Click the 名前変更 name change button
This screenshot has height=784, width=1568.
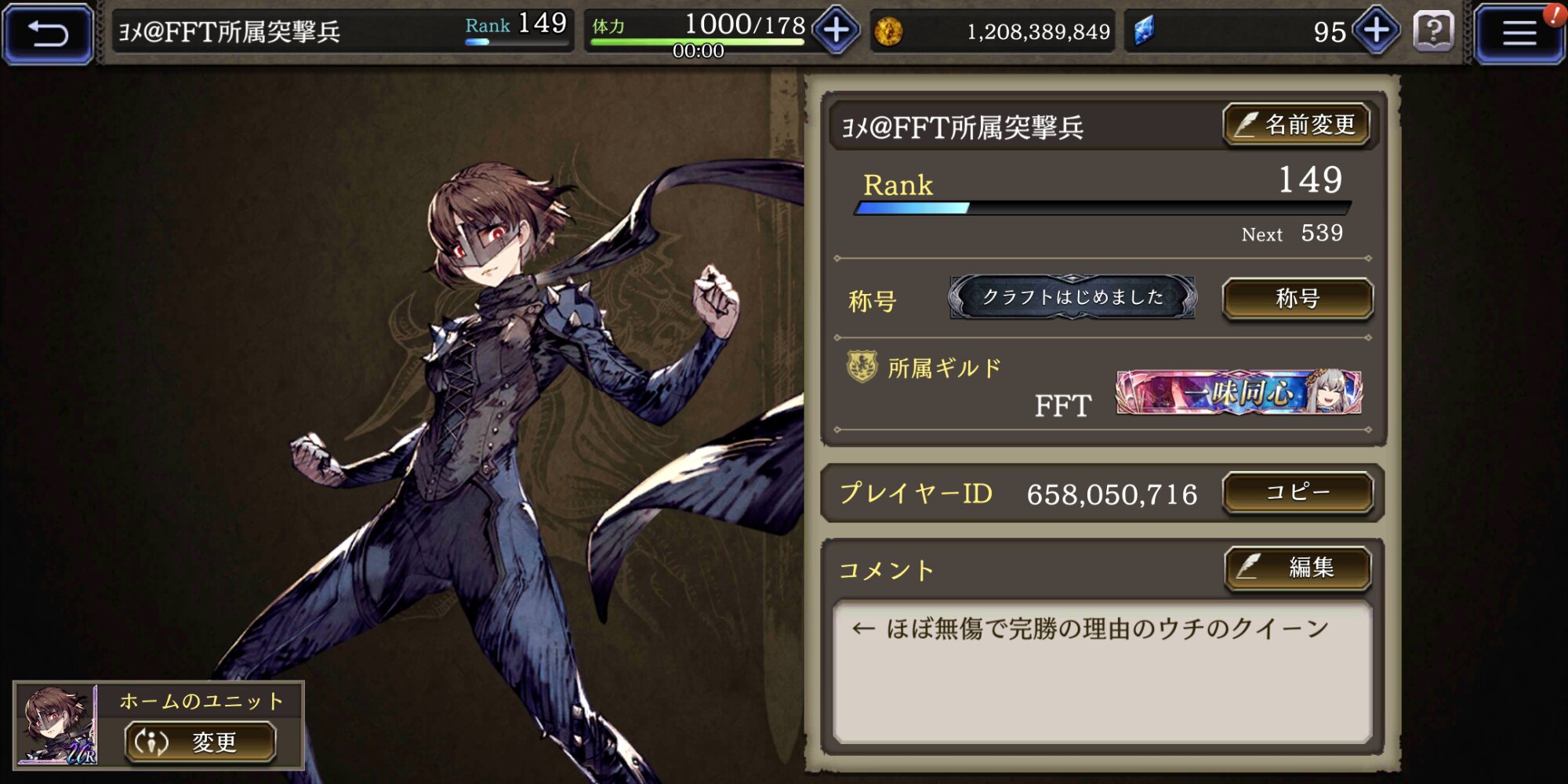tap(1297, 125)
